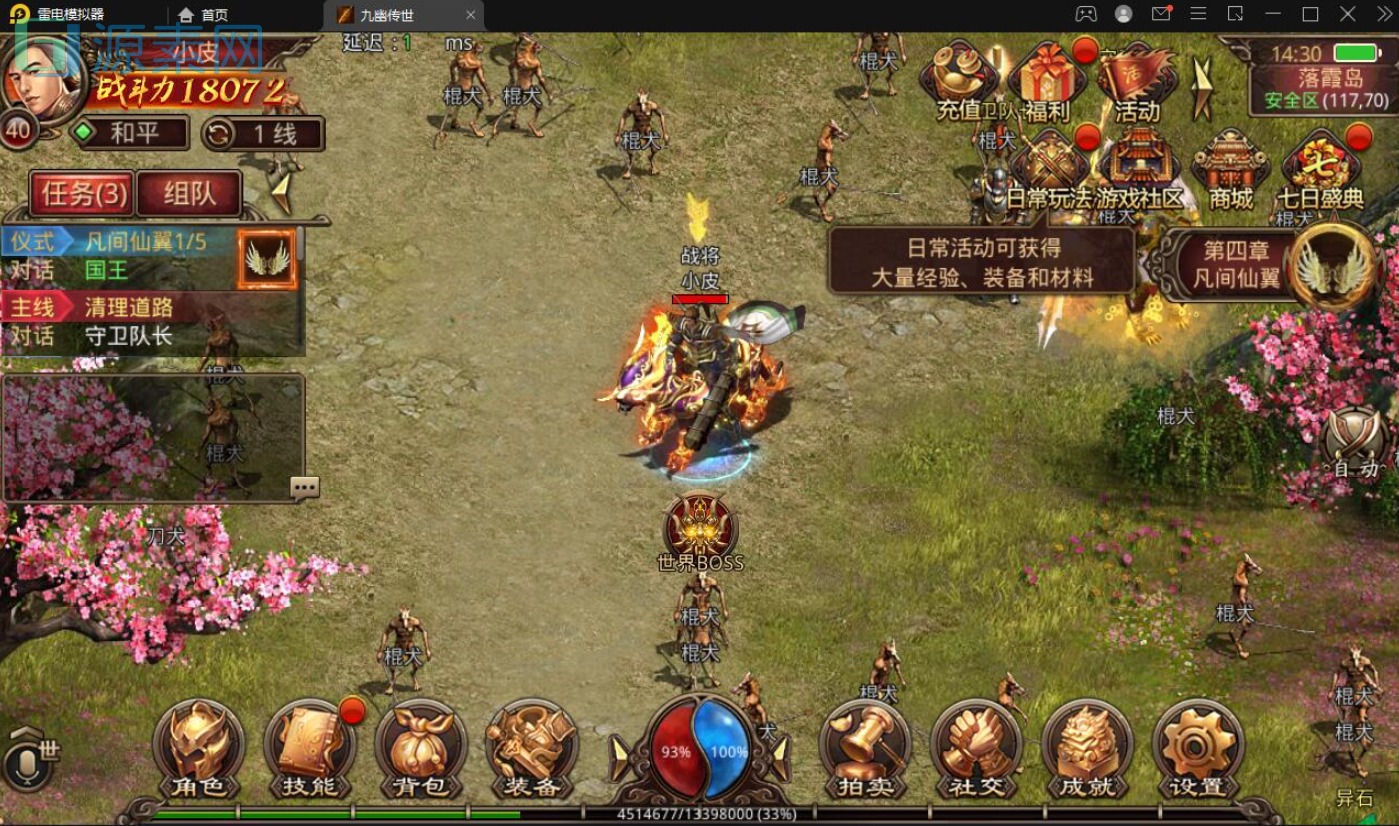Open the 技能 skills book
Viewport: 1399px width, 826px height.
tap(310, 749)
